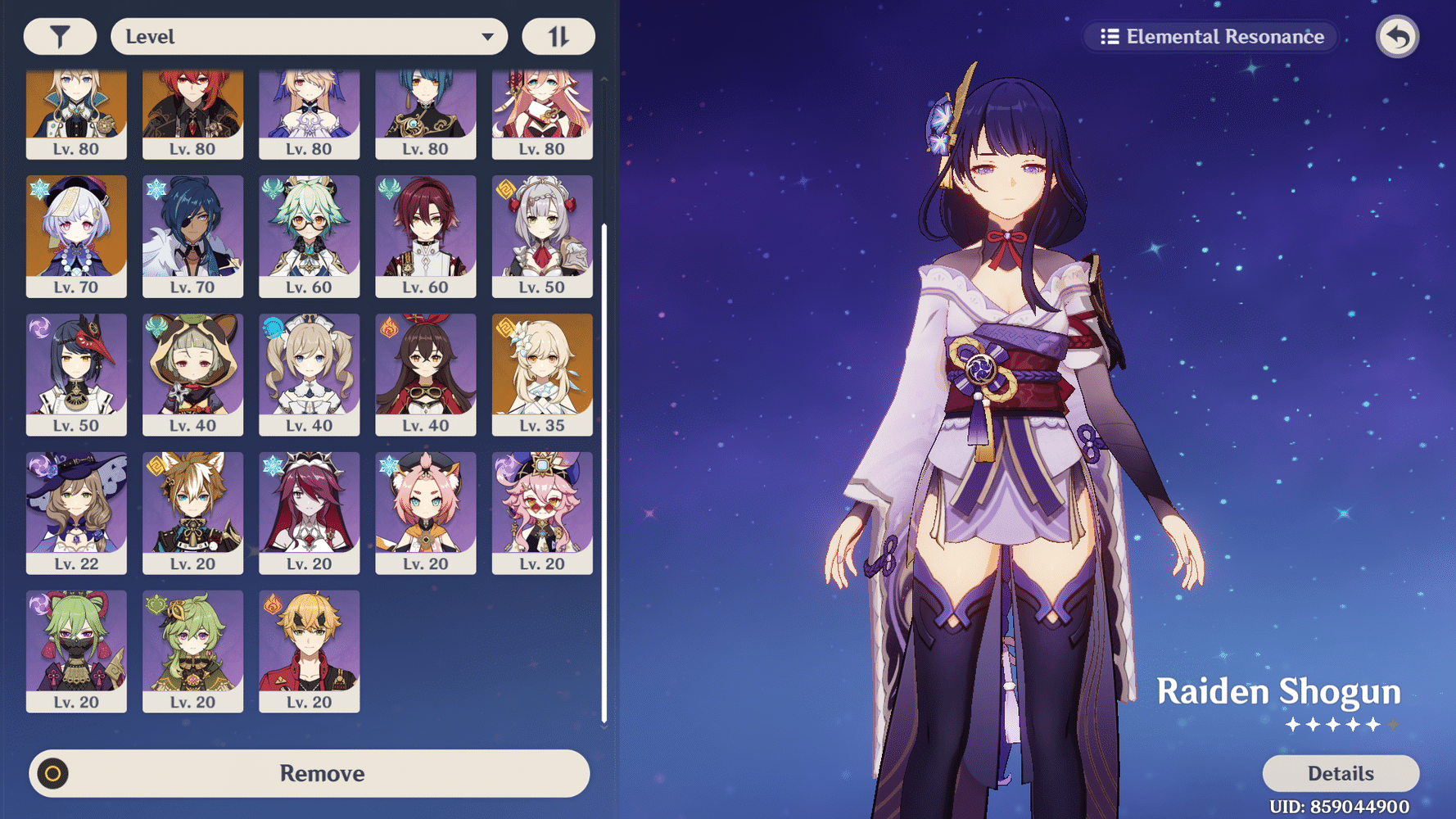Select Sayu's level 40 portrait
The image size is (1456, 819).
[192, 374]
